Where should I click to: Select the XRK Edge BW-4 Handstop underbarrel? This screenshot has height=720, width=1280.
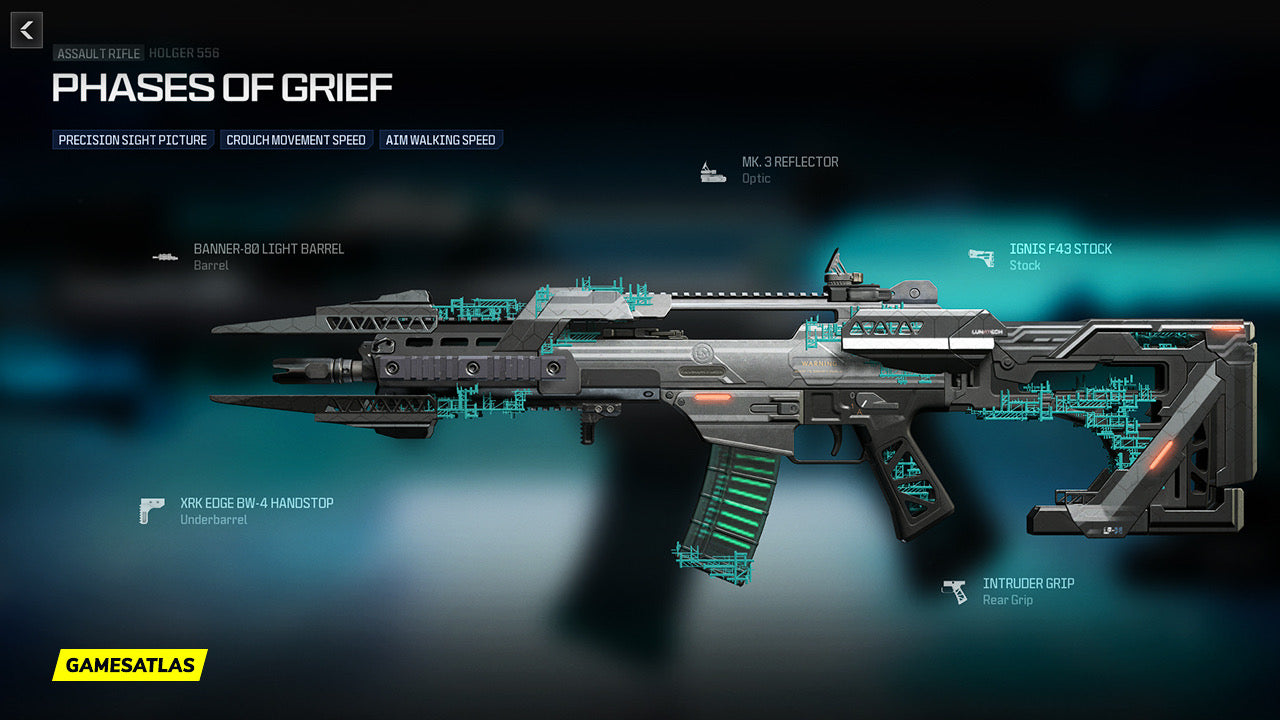256,504
